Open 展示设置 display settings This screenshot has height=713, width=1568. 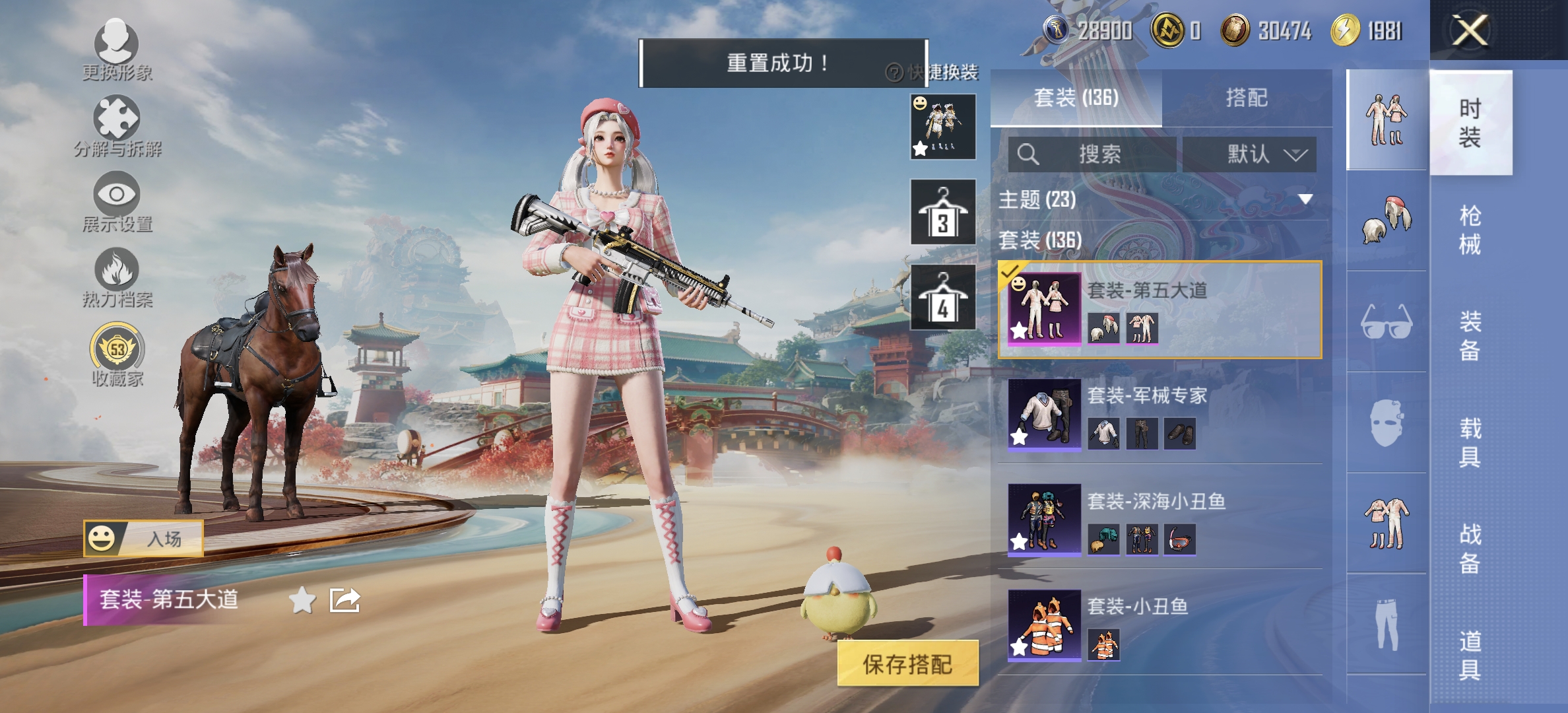point(115,193)
